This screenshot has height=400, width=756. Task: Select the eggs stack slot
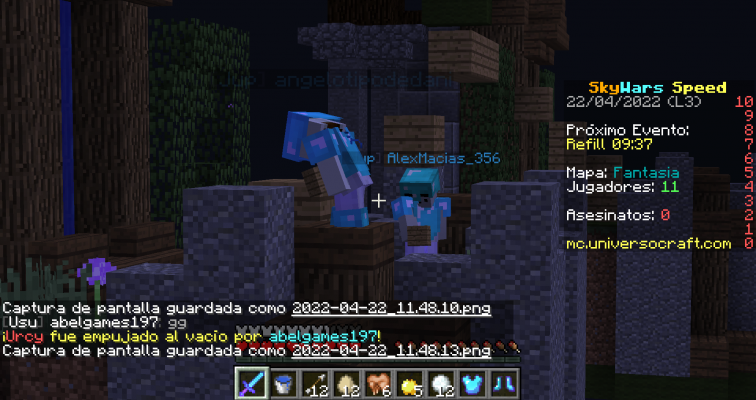(x=347, y=383)
